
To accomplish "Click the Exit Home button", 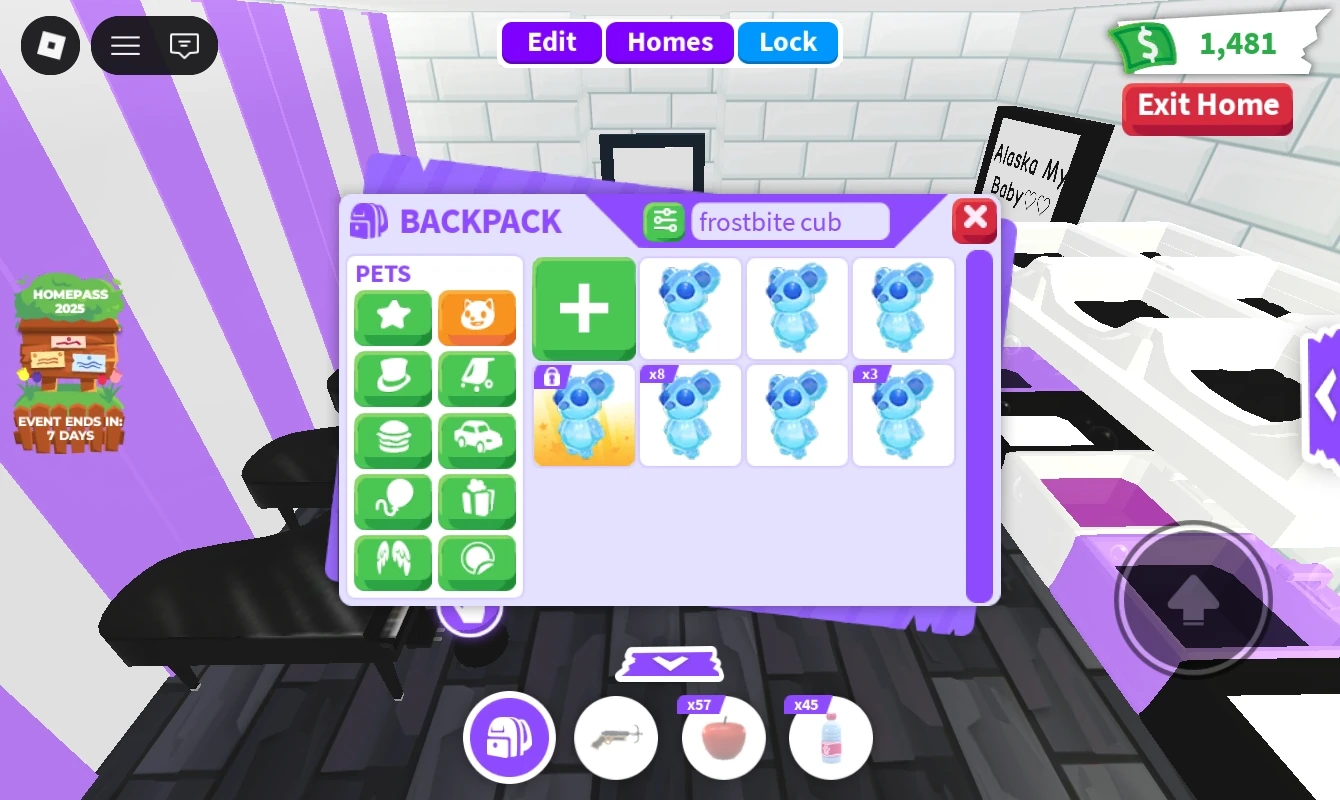I will pos(1207,107).
